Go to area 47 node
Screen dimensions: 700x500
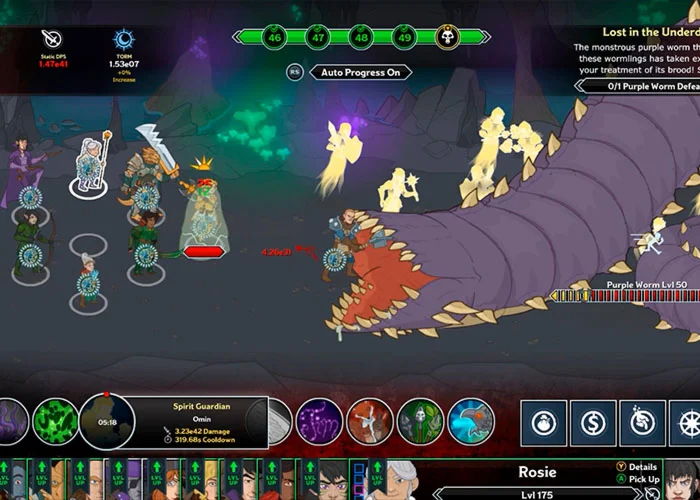pyautogui.click(x=319, y=37)
